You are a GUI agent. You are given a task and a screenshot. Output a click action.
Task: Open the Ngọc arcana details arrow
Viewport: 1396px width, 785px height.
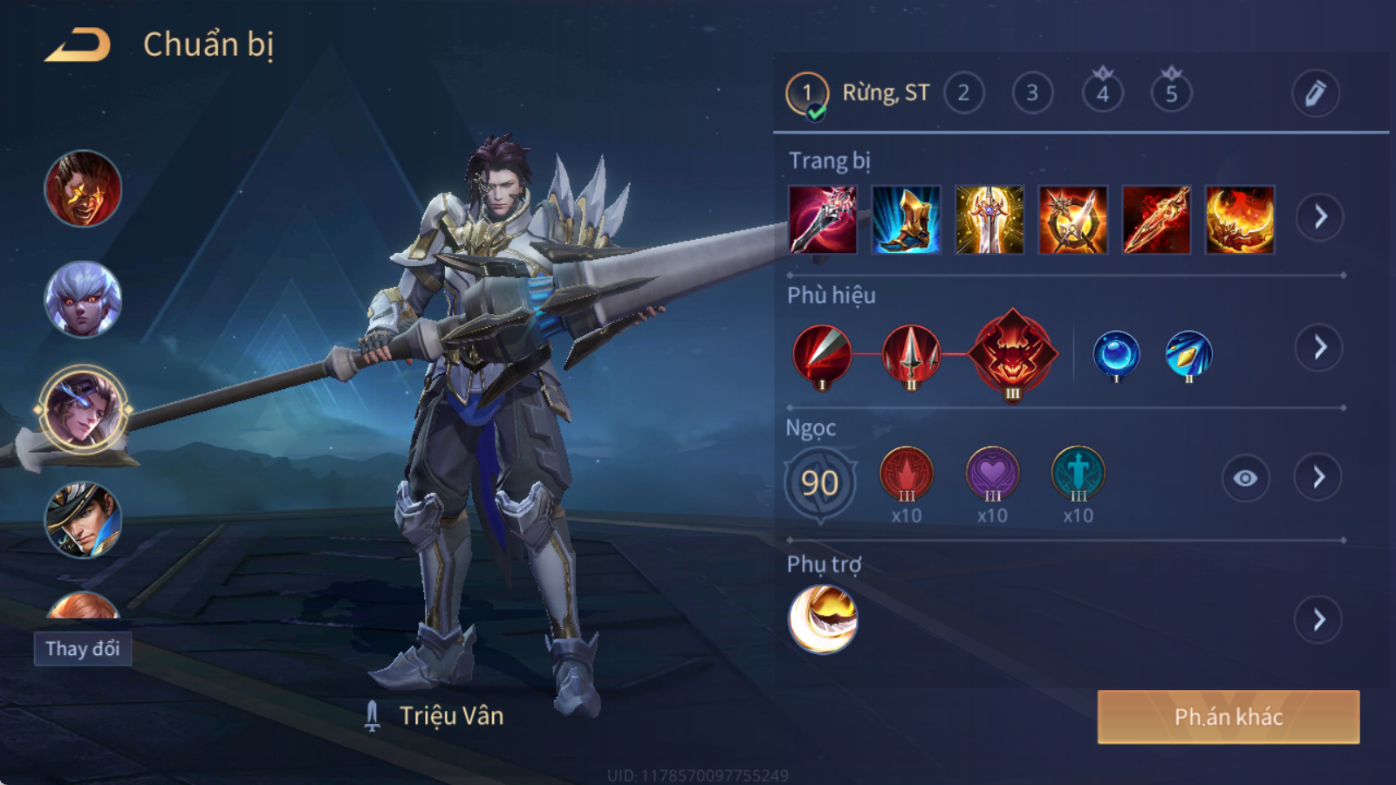pyautogui.click(x=1318, y=478)
